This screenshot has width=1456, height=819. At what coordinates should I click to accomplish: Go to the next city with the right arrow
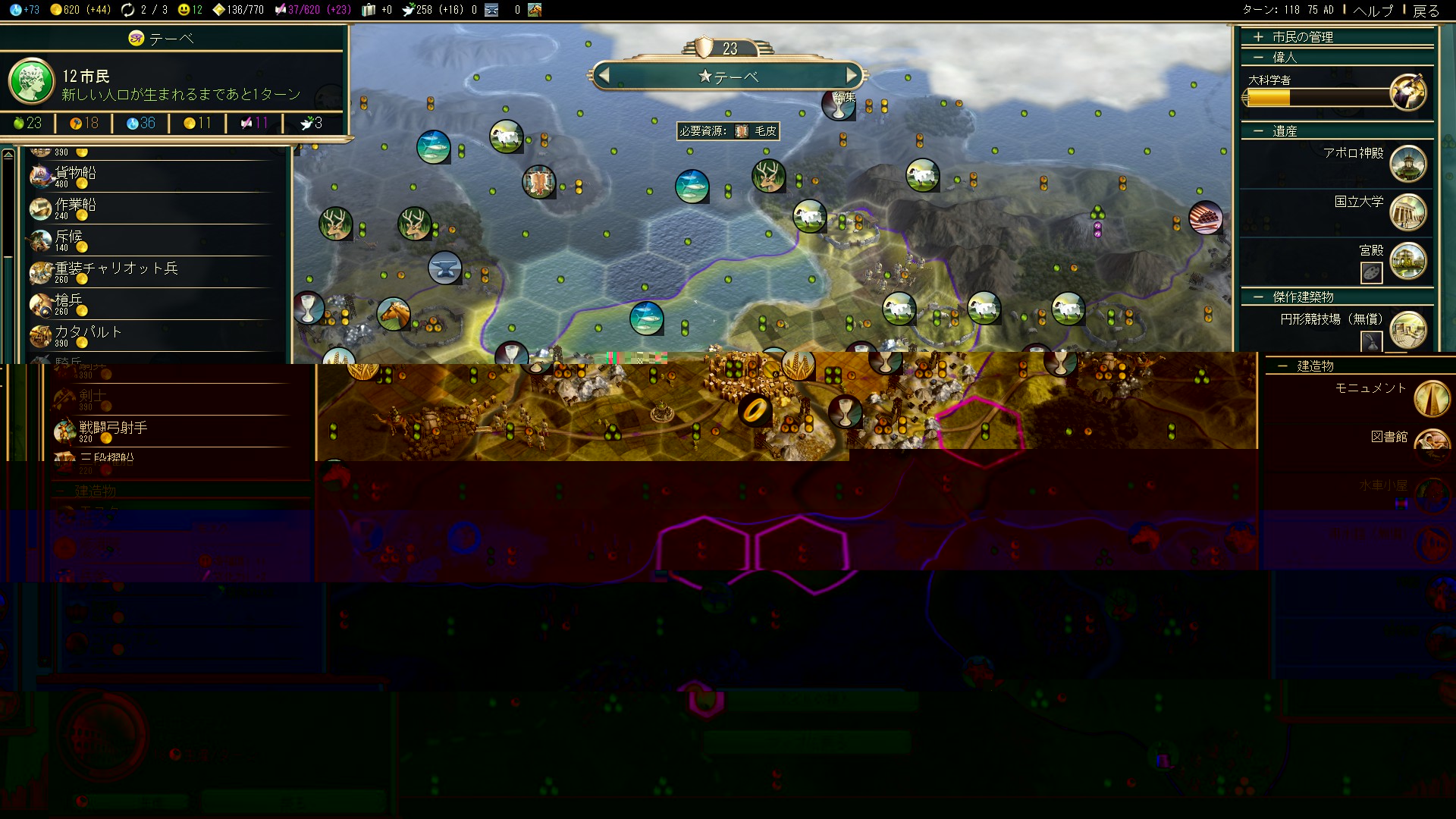click(852, 75)
